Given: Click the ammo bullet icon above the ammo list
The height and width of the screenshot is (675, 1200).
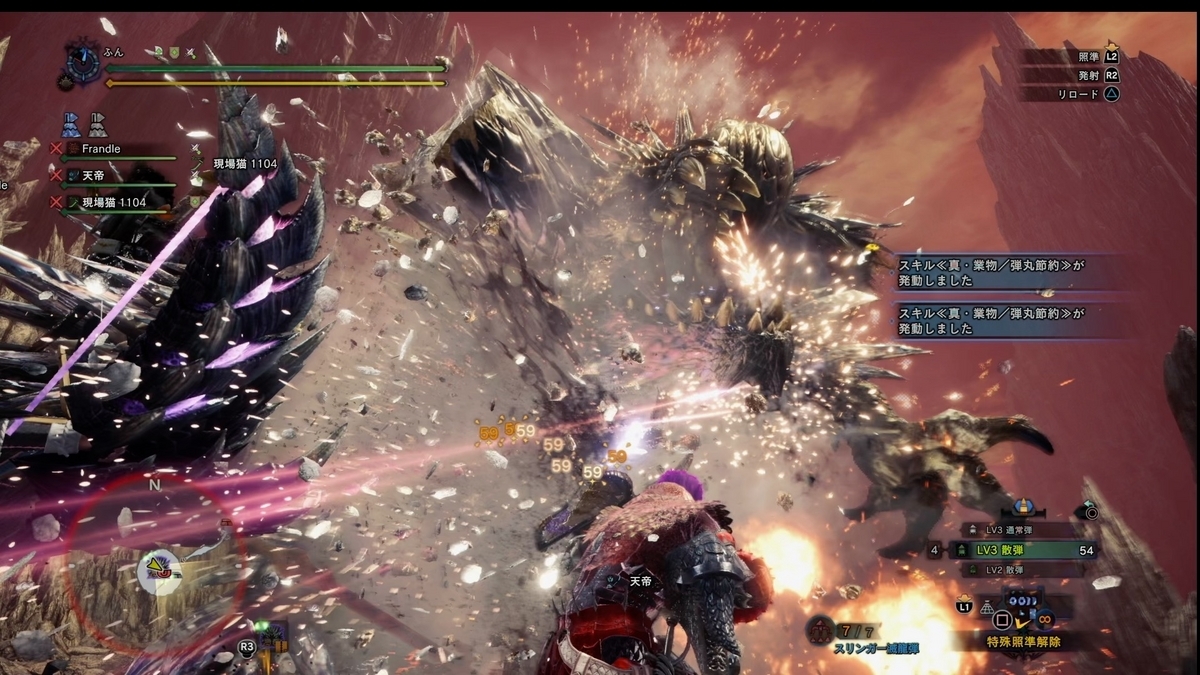Looking at the screenshot, I should coord(1023,508).
